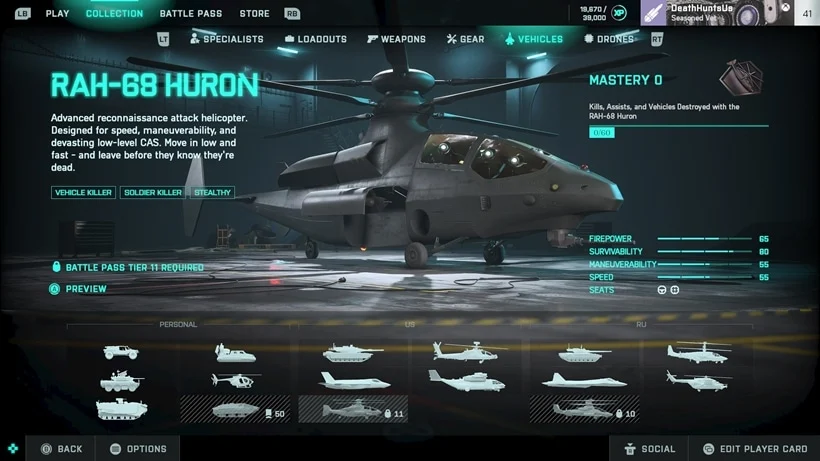Choose the locked tier 50 vehicle
The height and width of the screenshot is (461, 820).
point(233,410)
